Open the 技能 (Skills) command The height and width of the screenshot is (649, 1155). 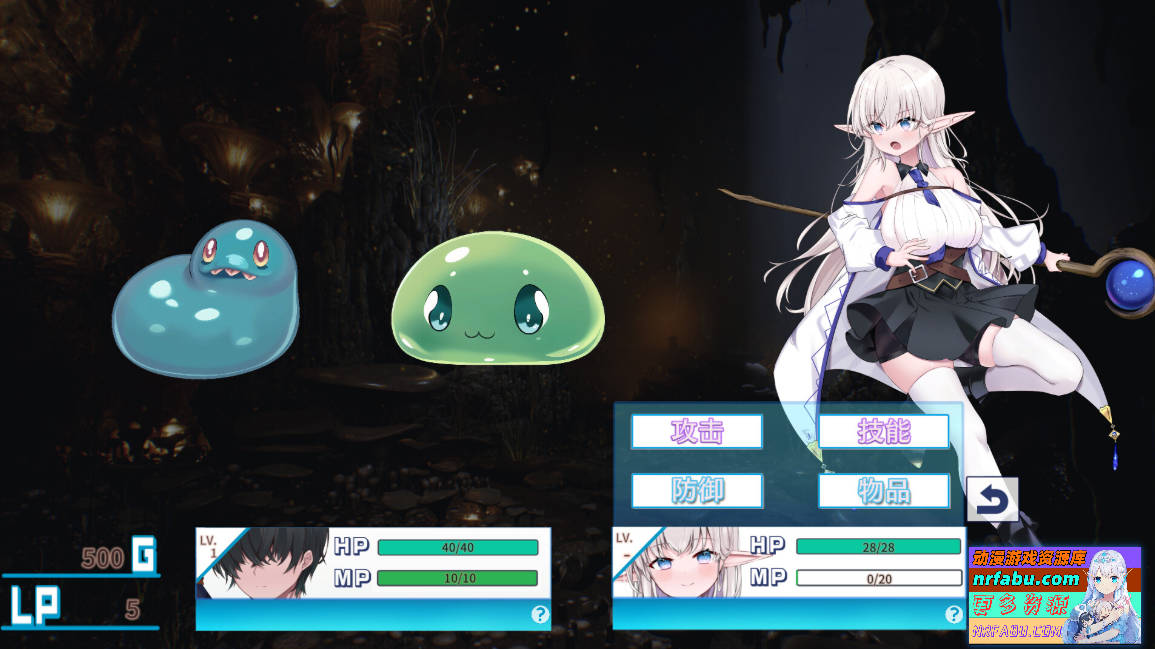(883, 431)
